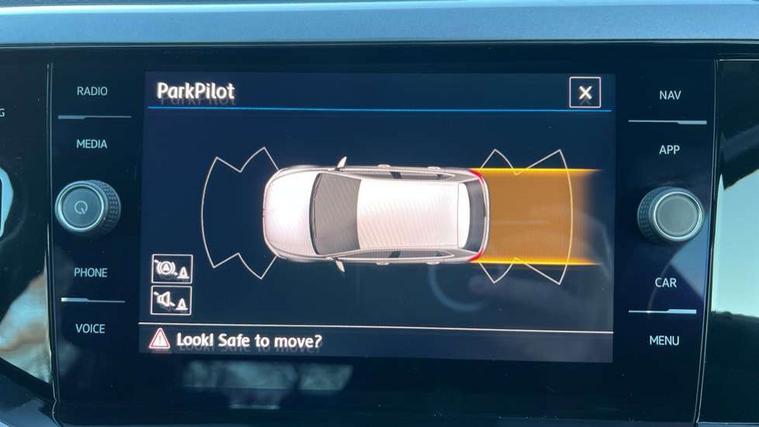Open the RADIO function
Viewport: 759px width, 427px height.
click(92, 92)
